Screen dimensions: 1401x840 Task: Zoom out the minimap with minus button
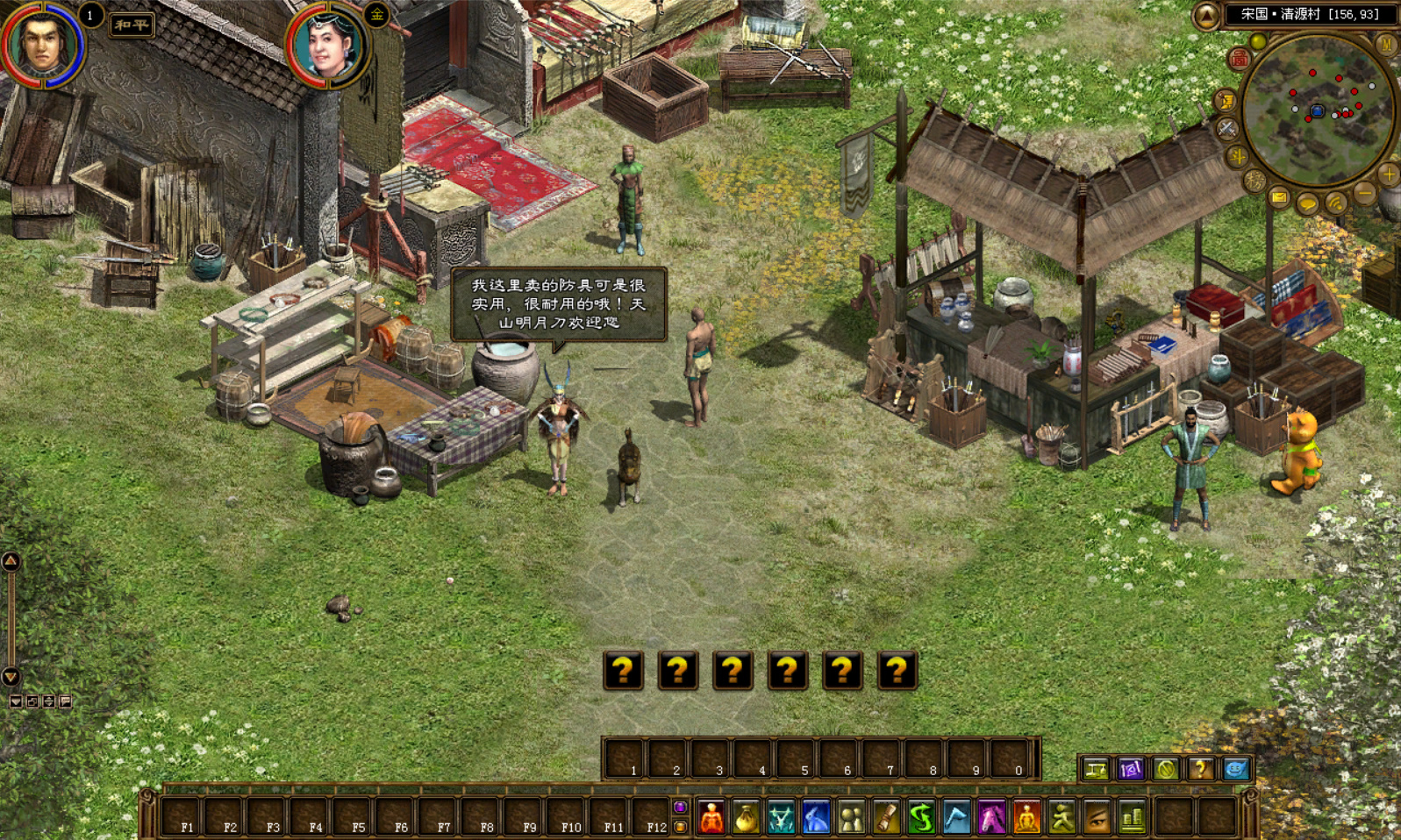(1364, 193)
